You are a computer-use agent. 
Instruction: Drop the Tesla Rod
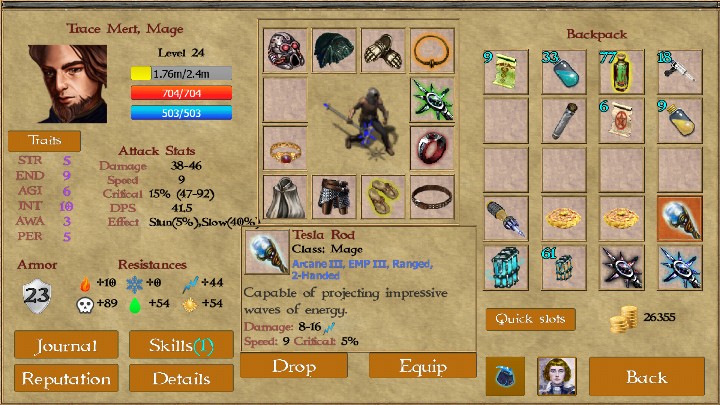293,366
